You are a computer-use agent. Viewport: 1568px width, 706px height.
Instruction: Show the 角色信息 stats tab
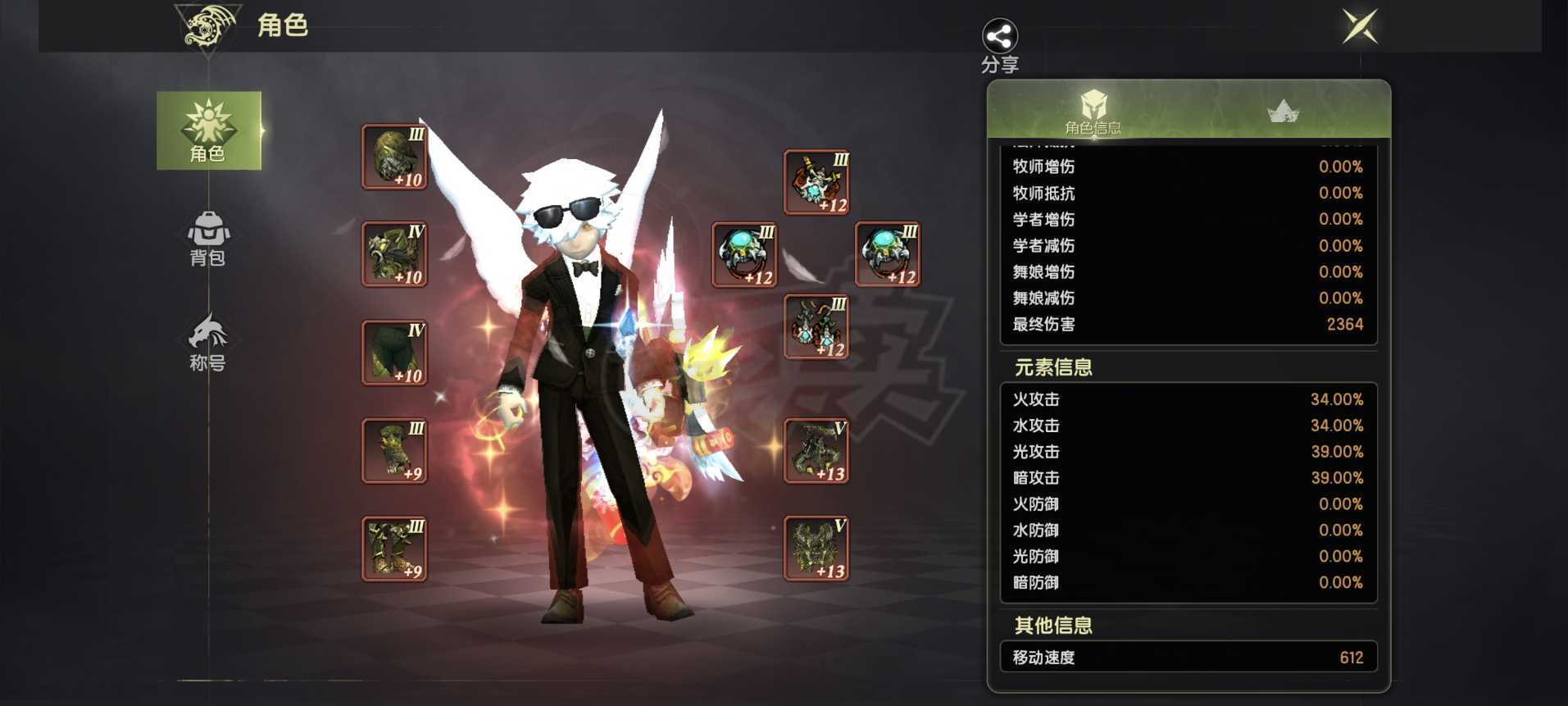coord(1093,112)
